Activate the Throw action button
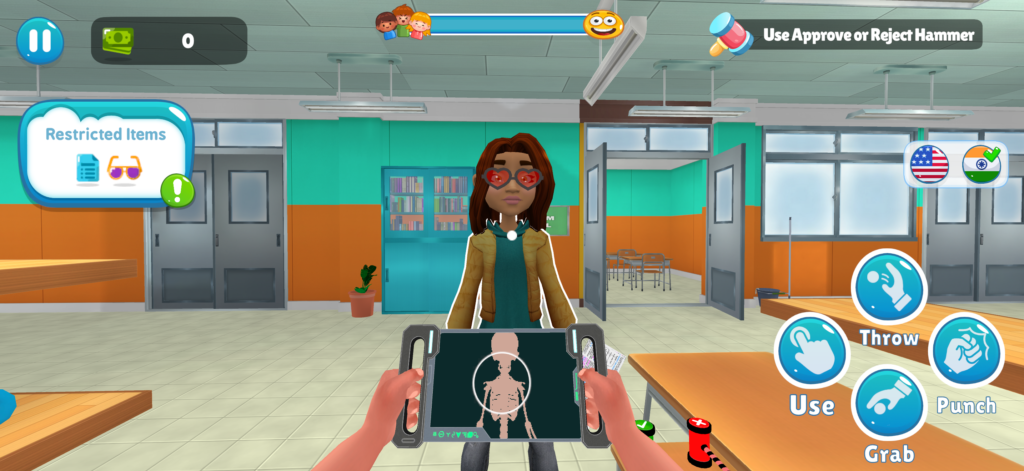The image size is (1024, 471). tap(888, 286)
